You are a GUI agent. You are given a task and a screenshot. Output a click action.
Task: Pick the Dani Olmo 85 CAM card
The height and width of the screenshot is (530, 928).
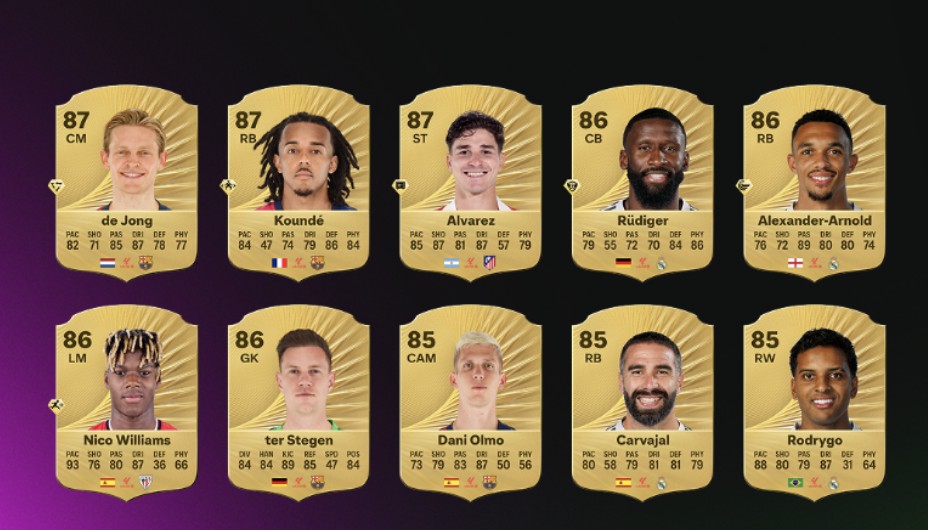(470, 400)
